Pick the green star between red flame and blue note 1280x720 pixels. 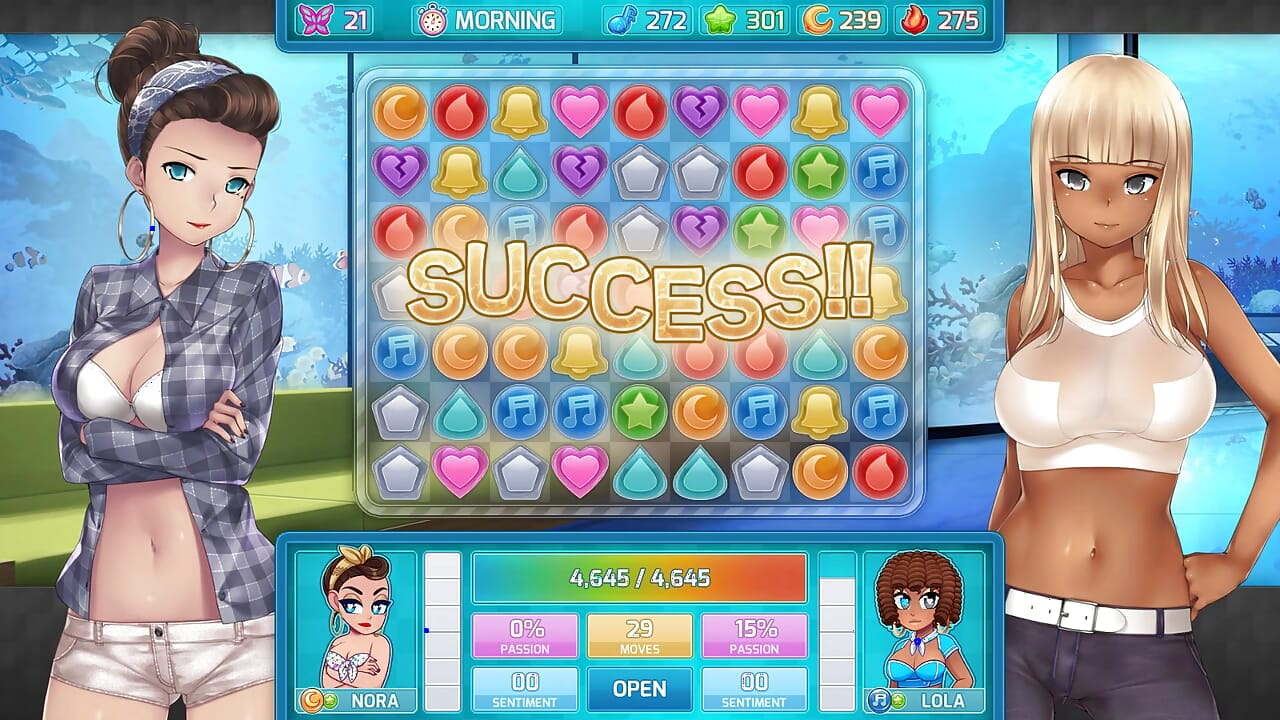[x=820, y=171]
